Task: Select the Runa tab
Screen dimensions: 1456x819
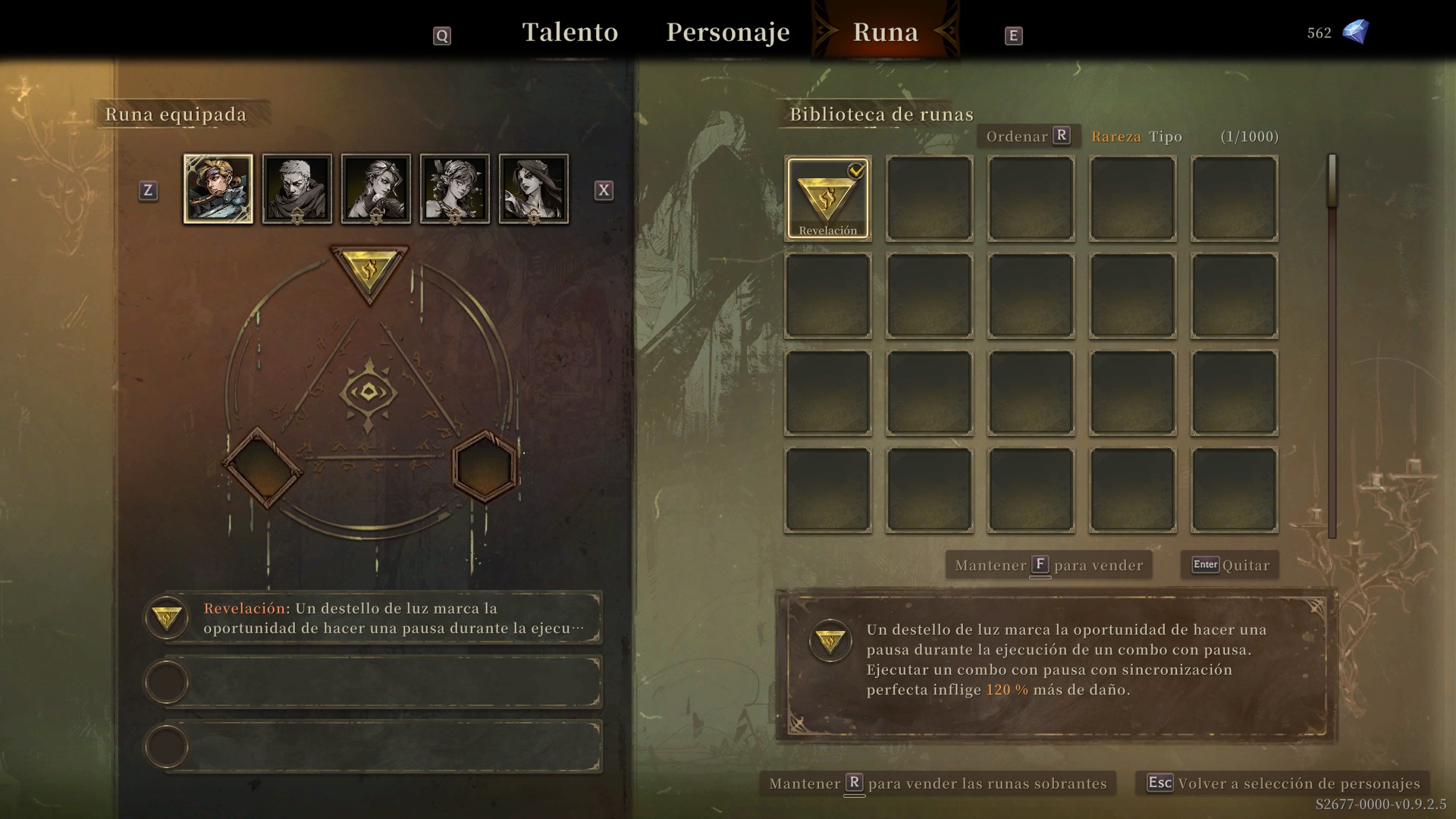Action: click(885, 33)
